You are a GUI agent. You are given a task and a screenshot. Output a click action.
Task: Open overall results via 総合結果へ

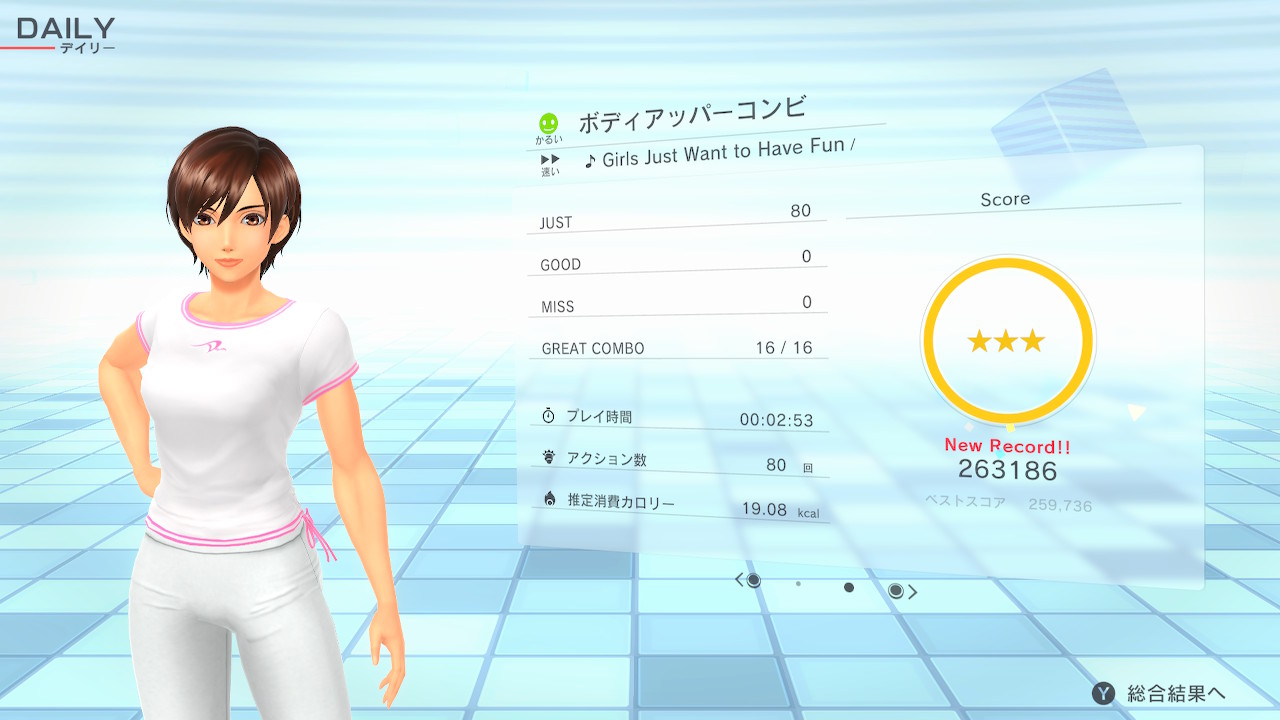[x=1160, y=693]
